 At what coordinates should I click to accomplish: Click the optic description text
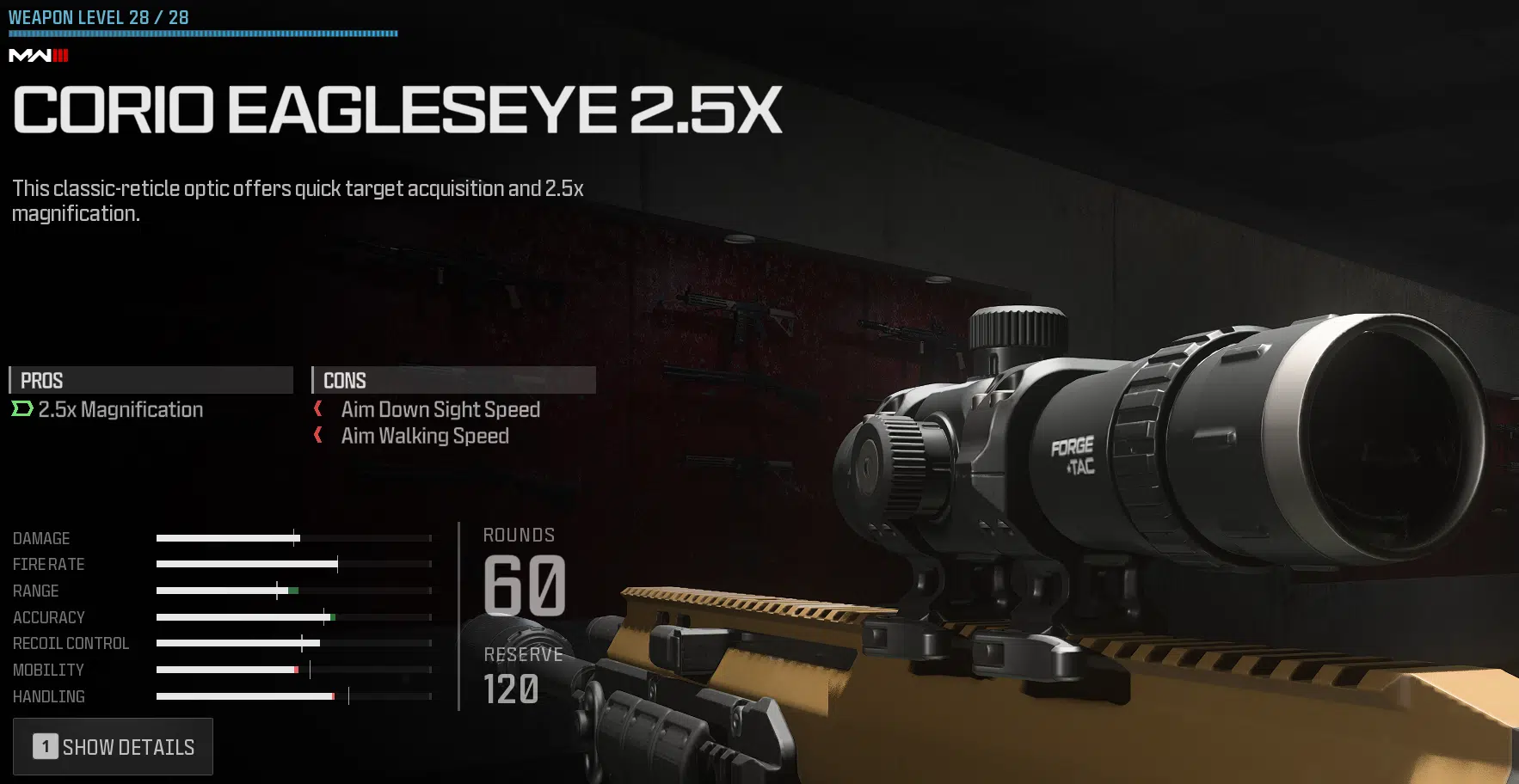tap(297, 200)
